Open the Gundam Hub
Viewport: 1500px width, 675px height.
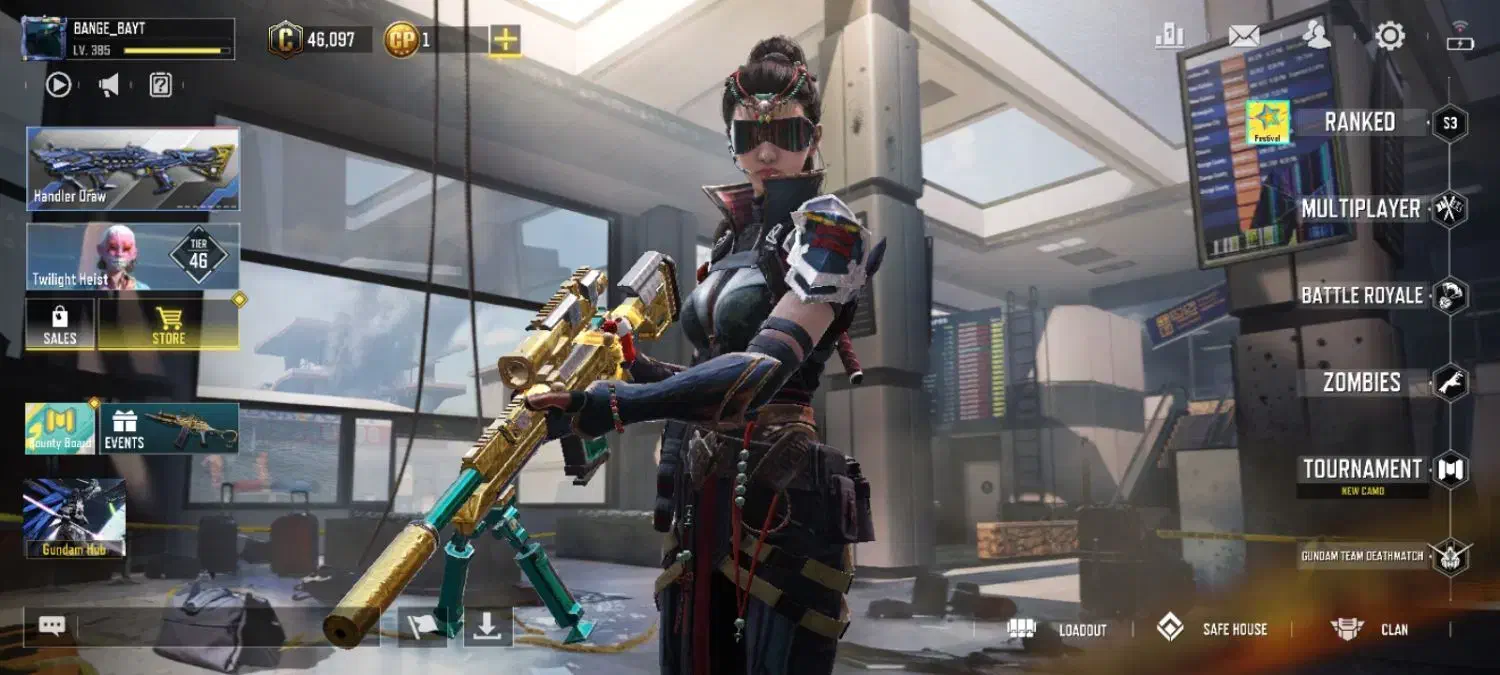[x=75, y=518]
